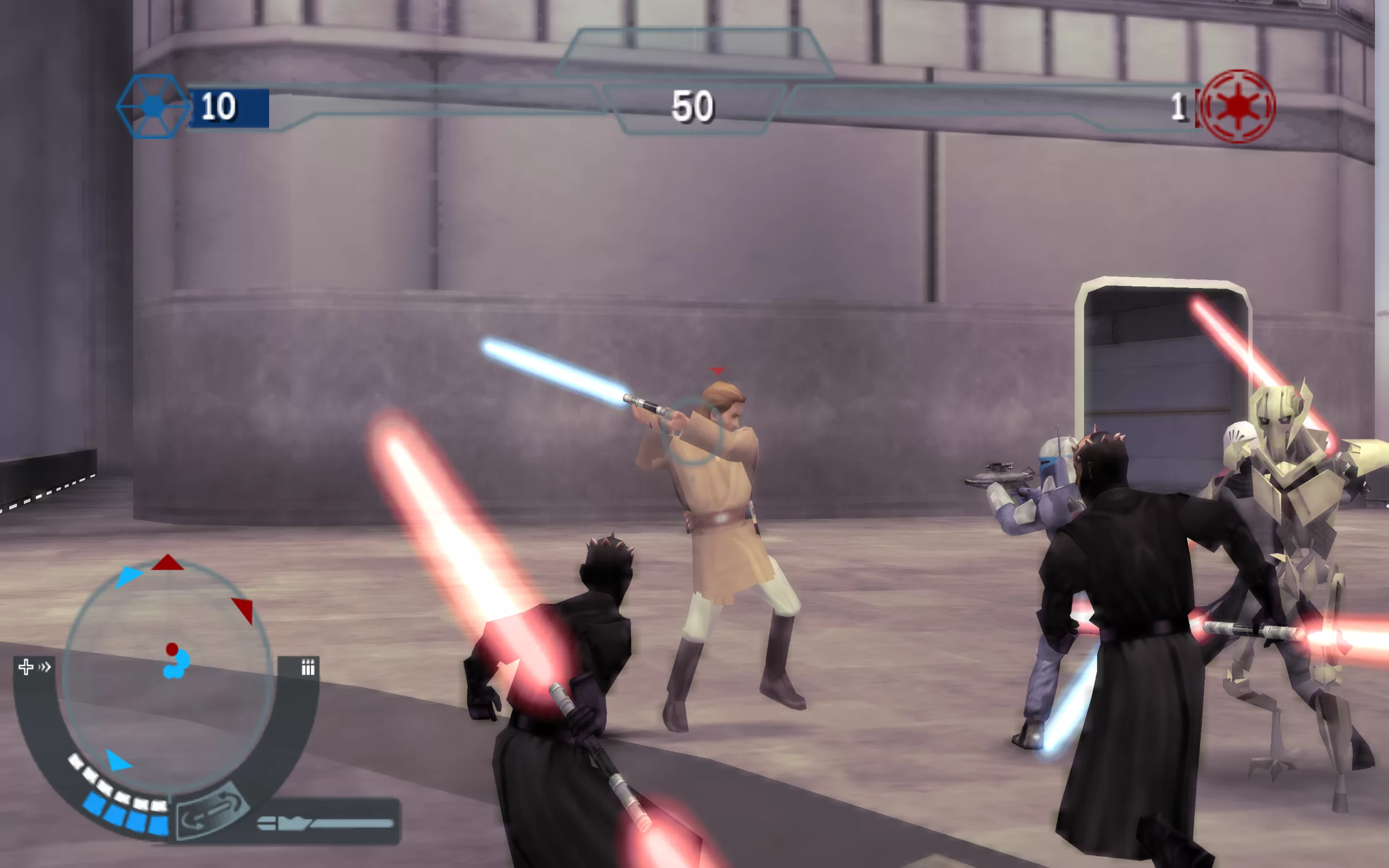
Task: Click the white cross health icon
Action: pyautogui.click(x=26, y=667)
